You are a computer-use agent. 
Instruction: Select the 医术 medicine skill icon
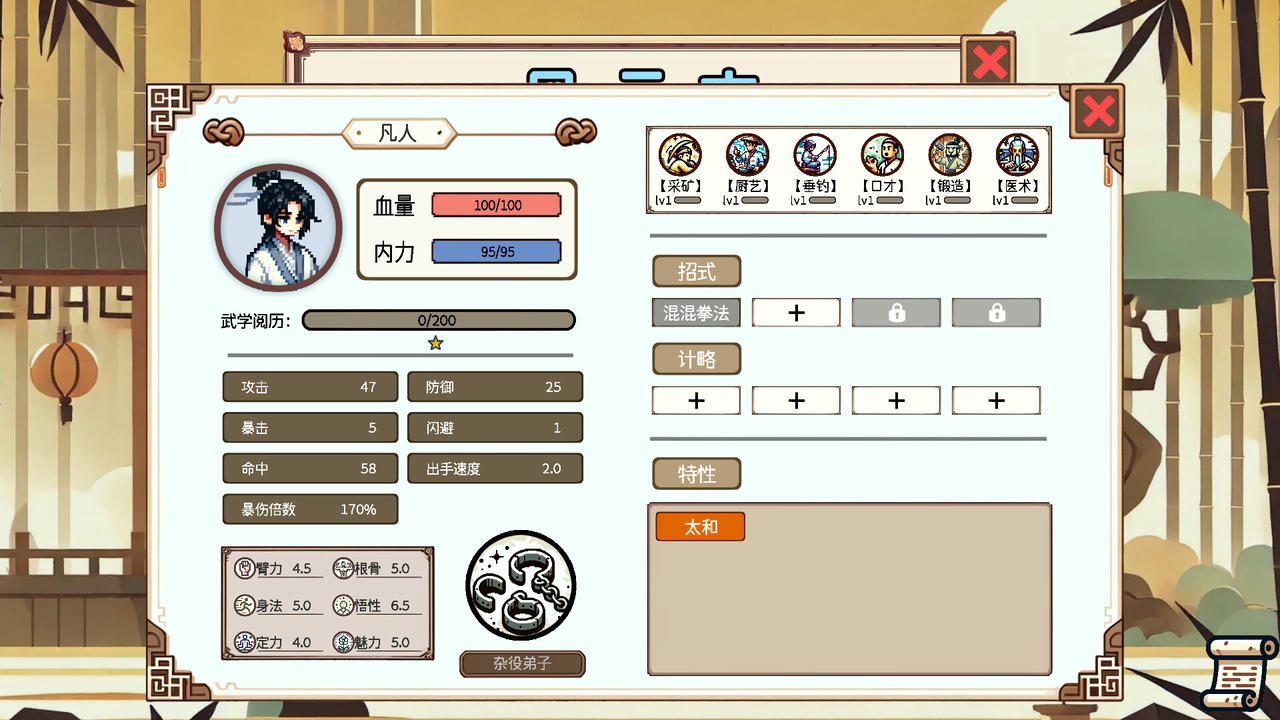click(1017, 156)
